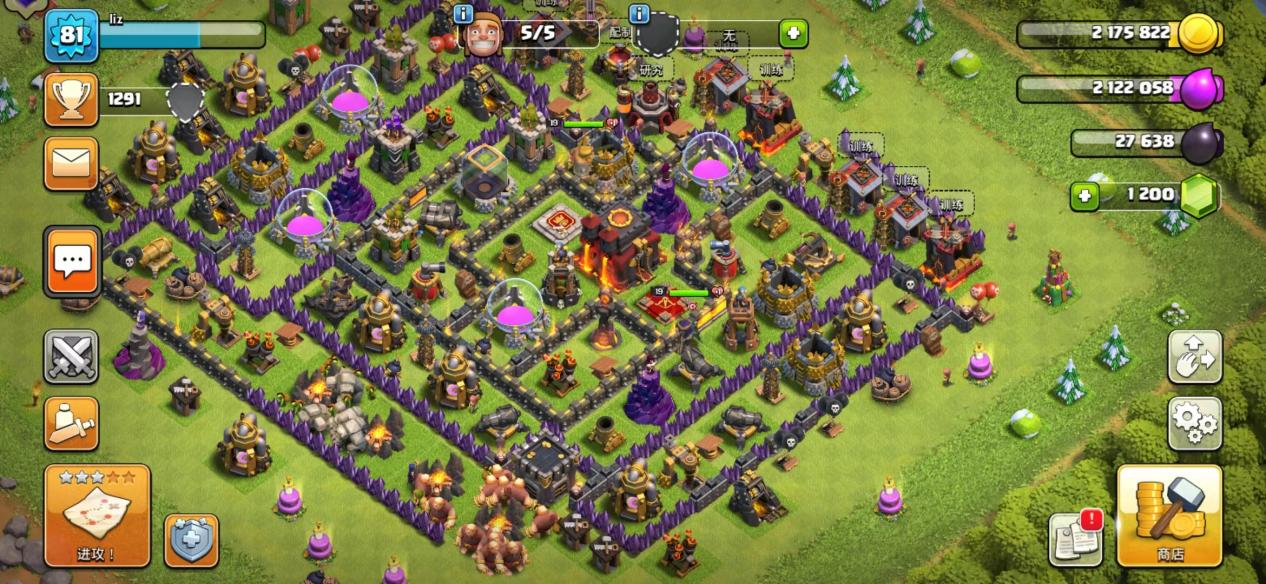
Task: Show shield info icon at top
Action: coord(640,13)
